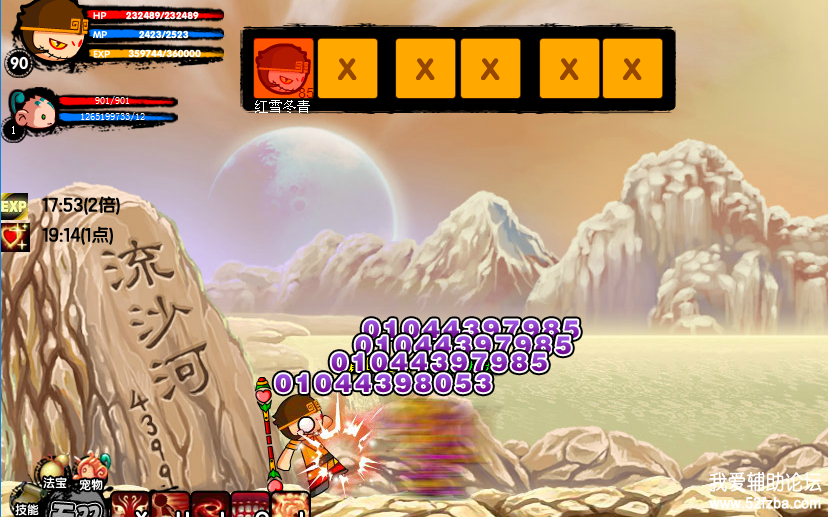Activate the red demon mask skill
Screen dimensions: 828x517
click(x=130, y=505)
